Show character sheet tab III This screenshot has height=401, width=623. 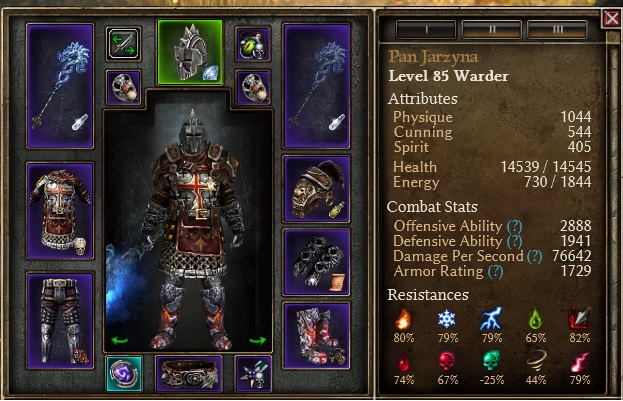coord(556,29)
